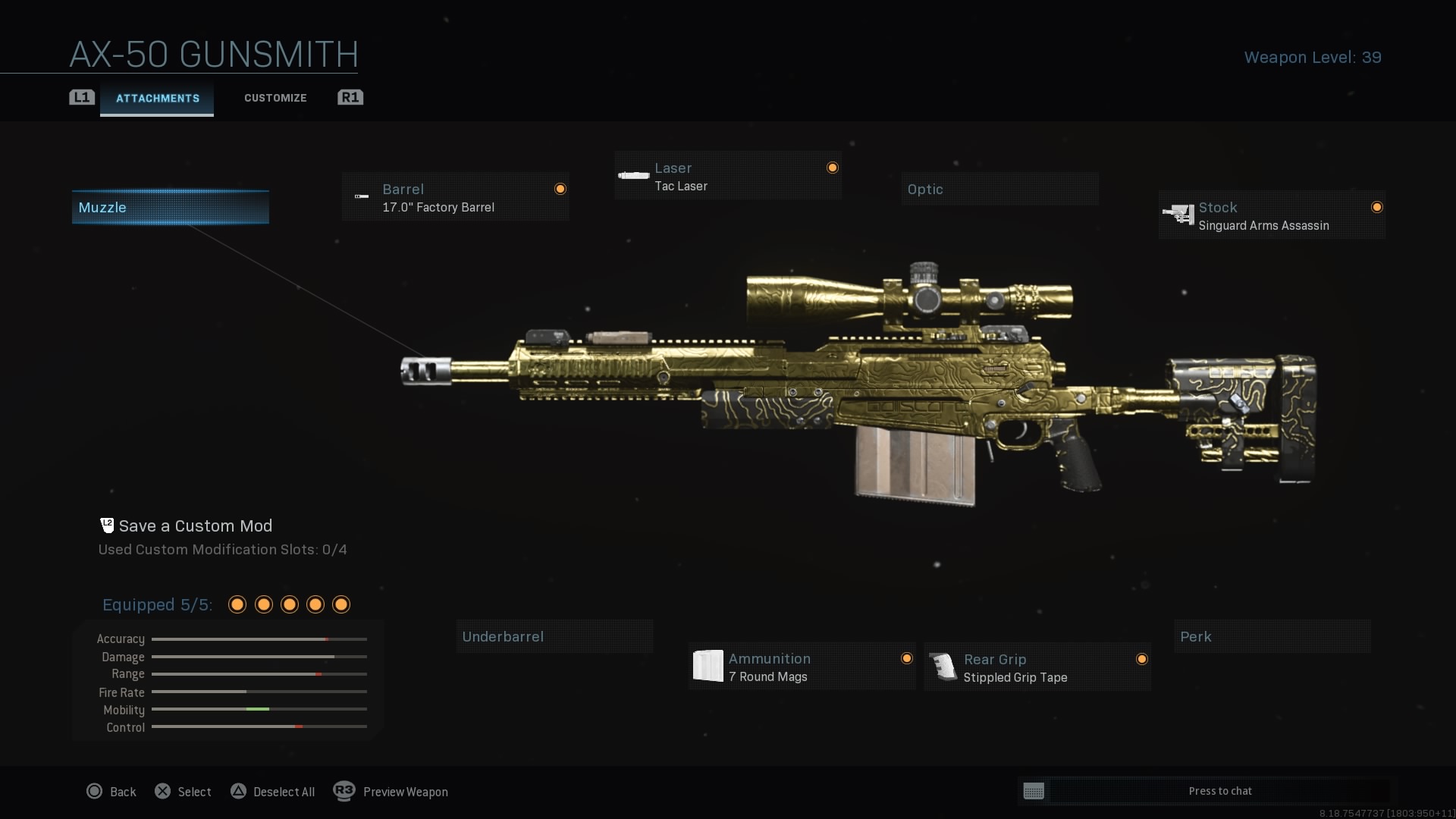Switch to the Customize tab
Screen dimensions: 1456x819
(275, 98)
